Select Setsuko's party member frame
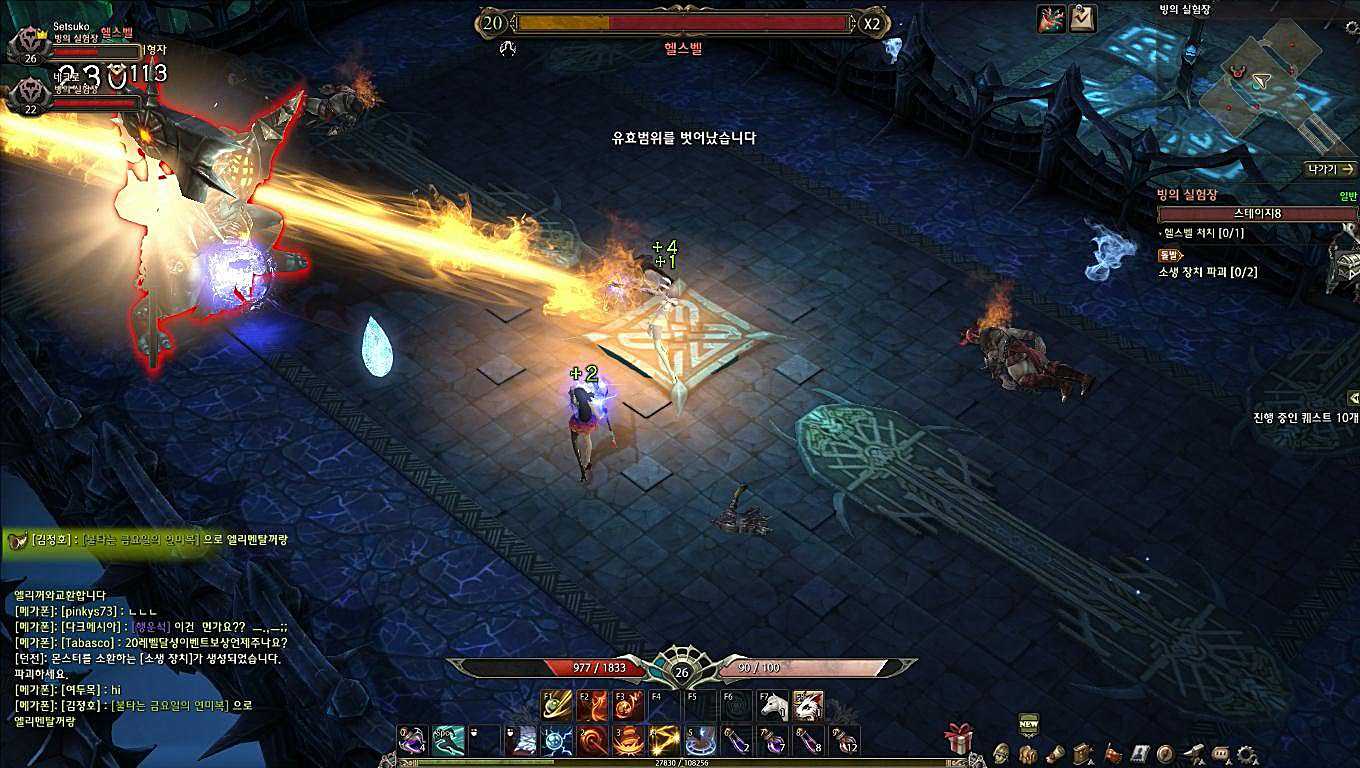 tap(75, 44)
